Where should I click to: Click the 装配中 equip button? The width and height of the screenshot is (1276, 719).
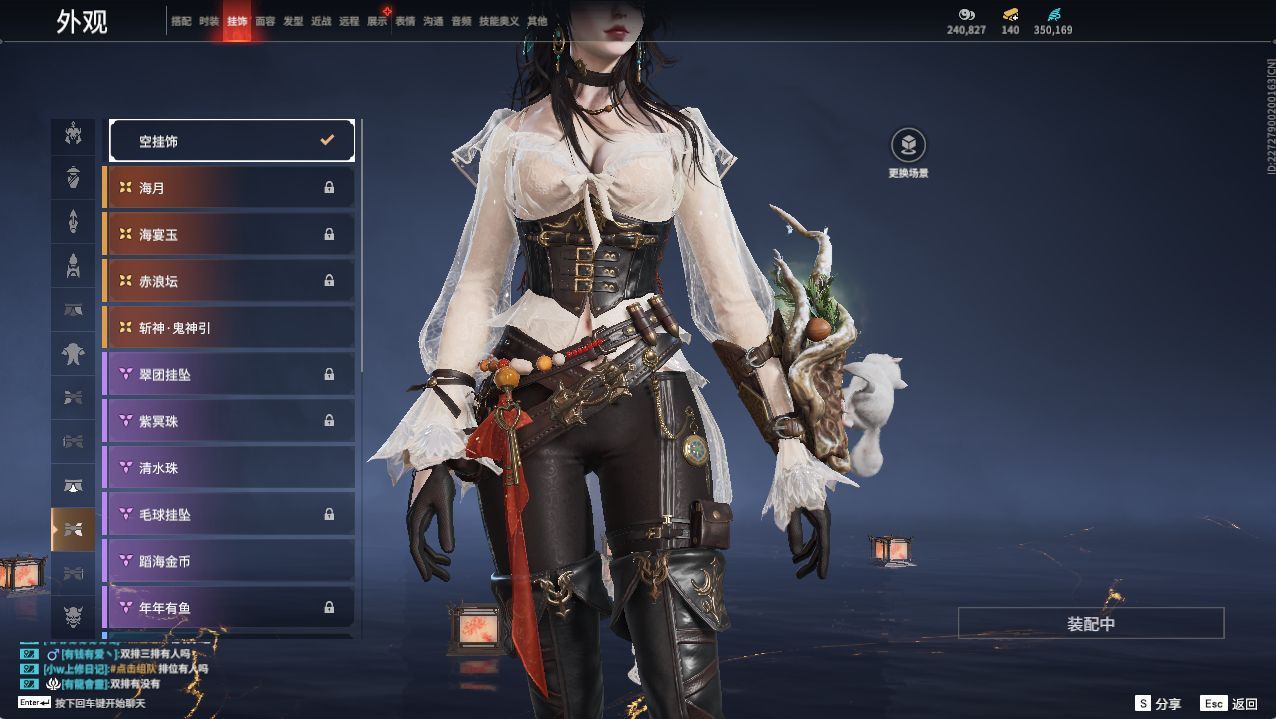pos(1090,623)
